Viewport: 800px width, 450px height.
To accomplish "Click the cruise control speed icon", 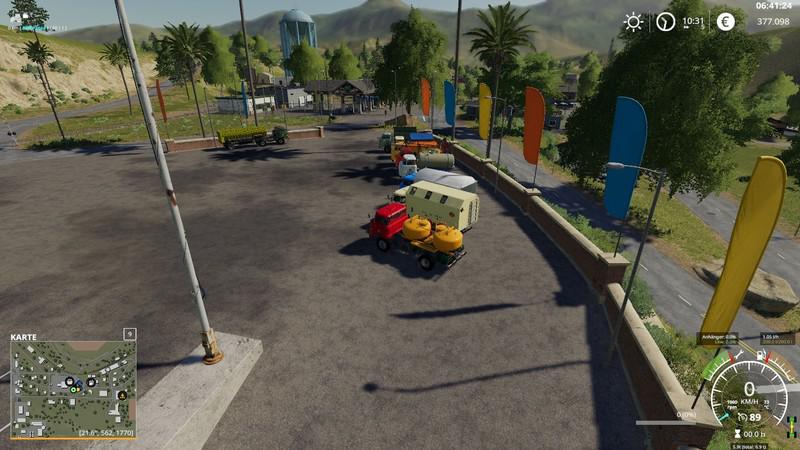I will pos(741,417).
